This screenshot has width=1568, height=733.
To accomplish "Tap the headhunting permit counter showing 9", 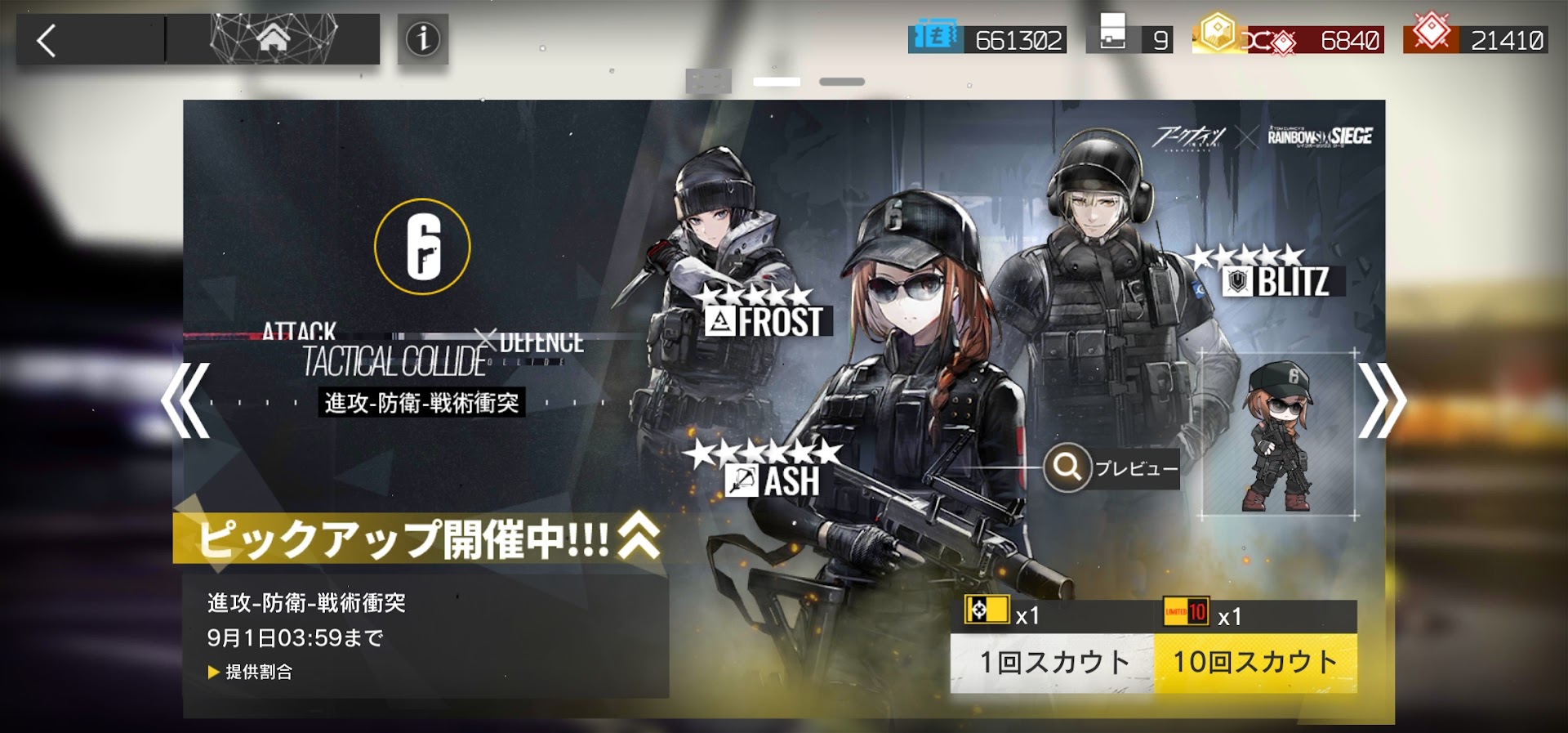I will [x=1129, y=39].
